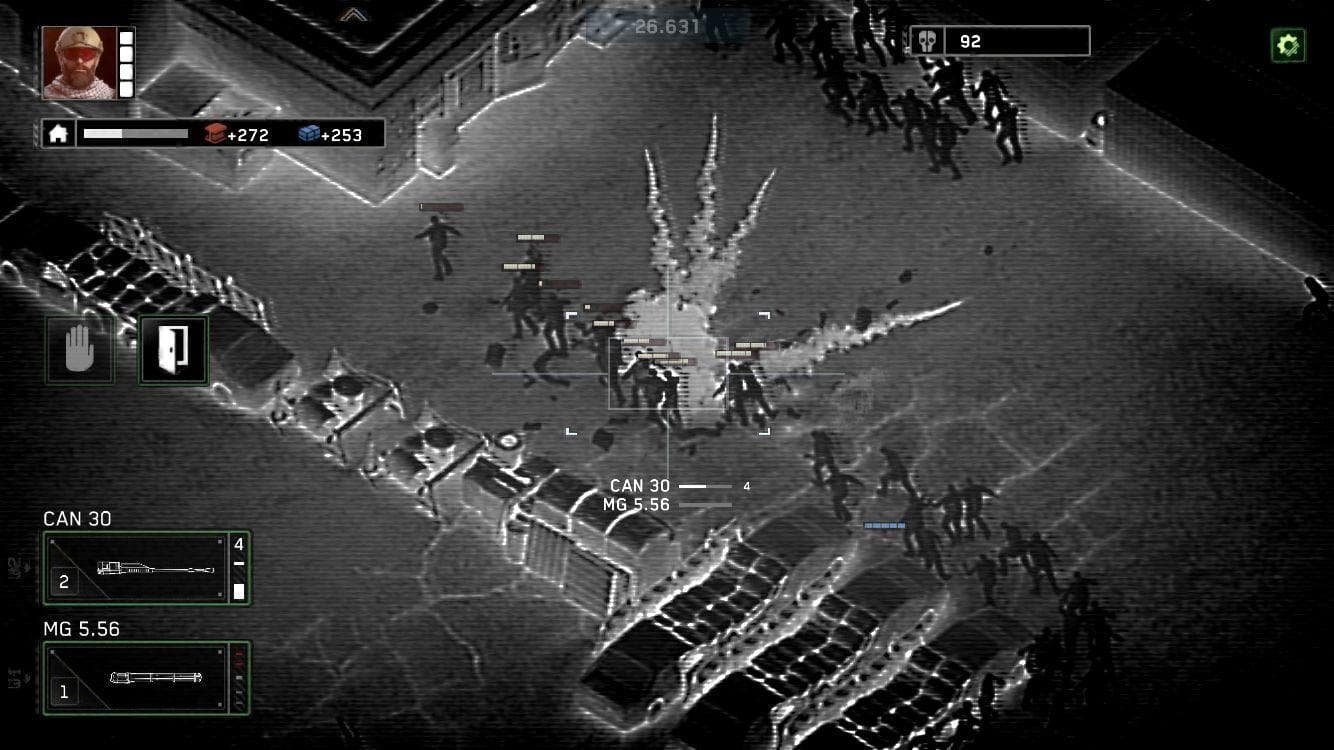Select the hold position hand command

point(80,348)
